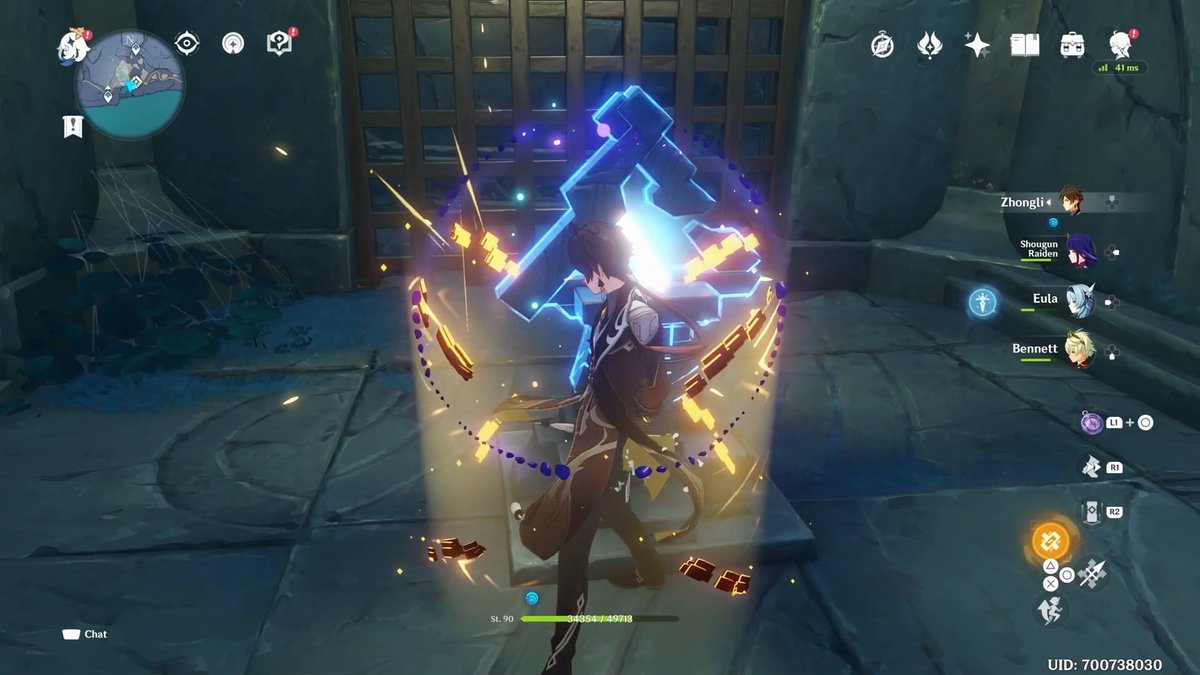
Task: Activate Zhongli's orange Elemental Burst
Action: (1050, 542)
